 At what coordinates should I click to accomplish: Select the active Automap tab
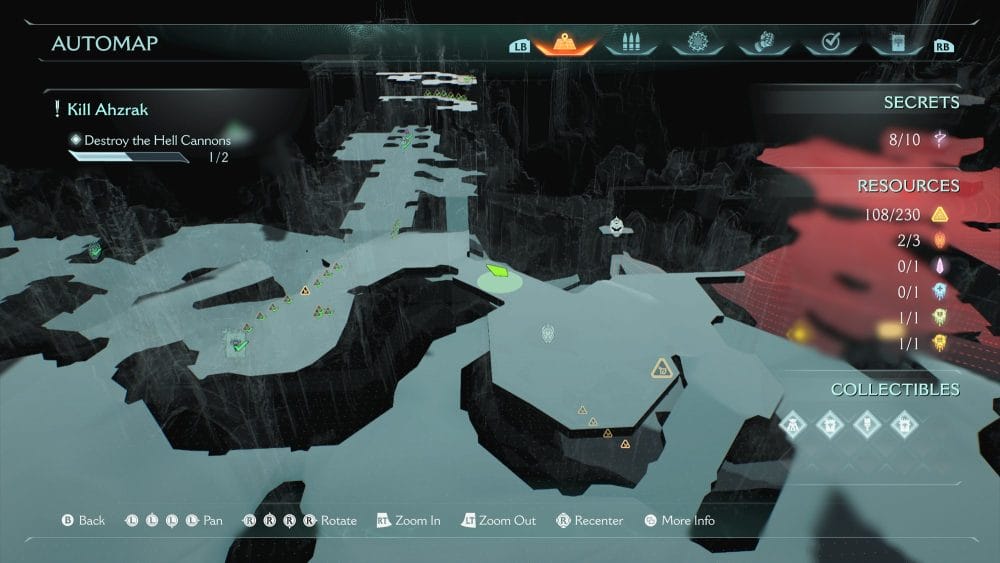566,44
